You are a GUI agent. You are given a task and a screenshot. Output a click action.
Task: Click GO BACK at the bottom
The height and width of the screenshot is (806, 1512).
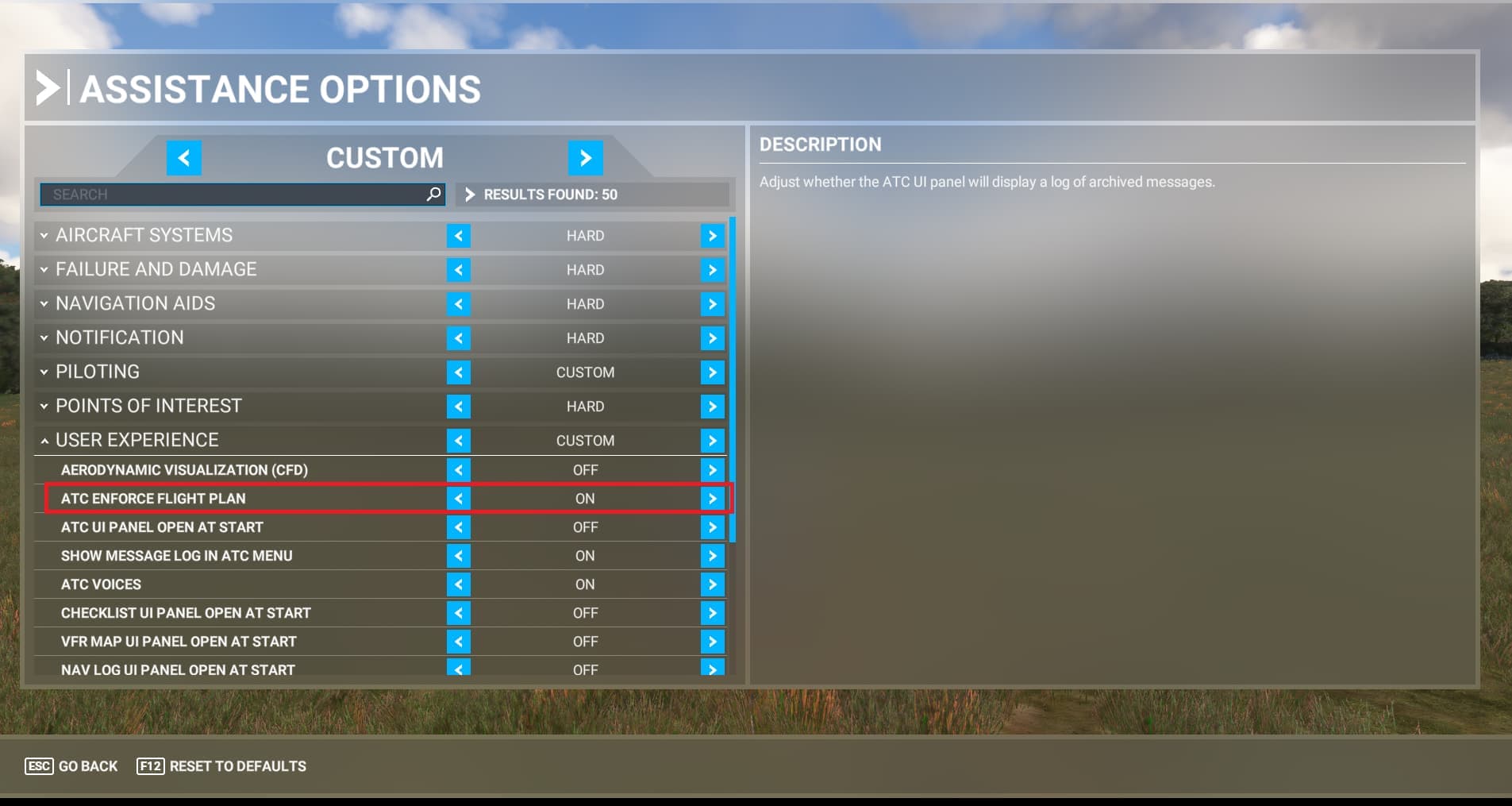(71, 766)
